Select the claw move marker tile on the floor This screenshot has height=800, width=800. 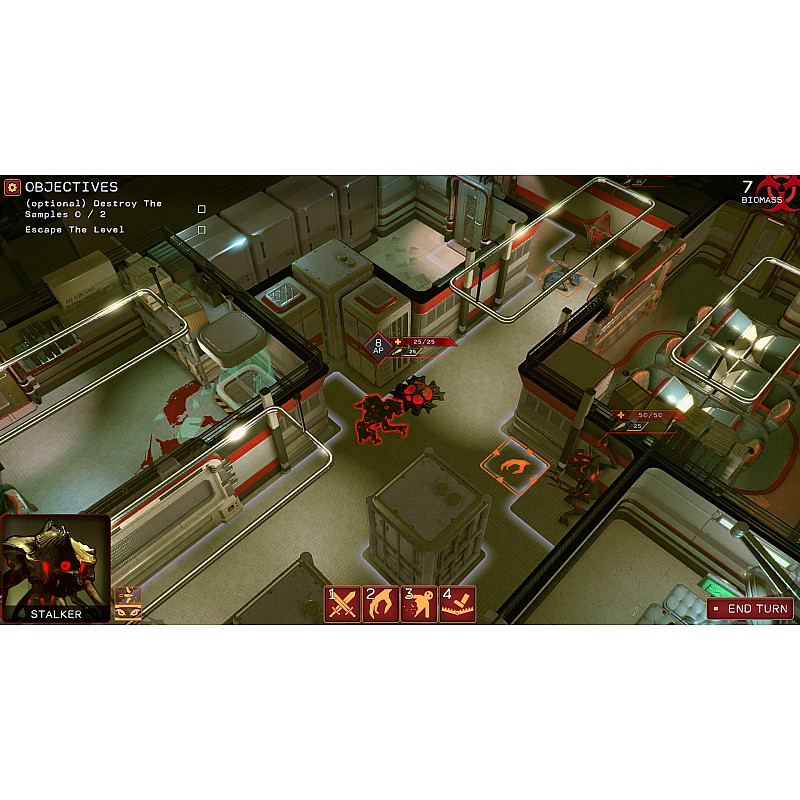click(x=514, y=465)
